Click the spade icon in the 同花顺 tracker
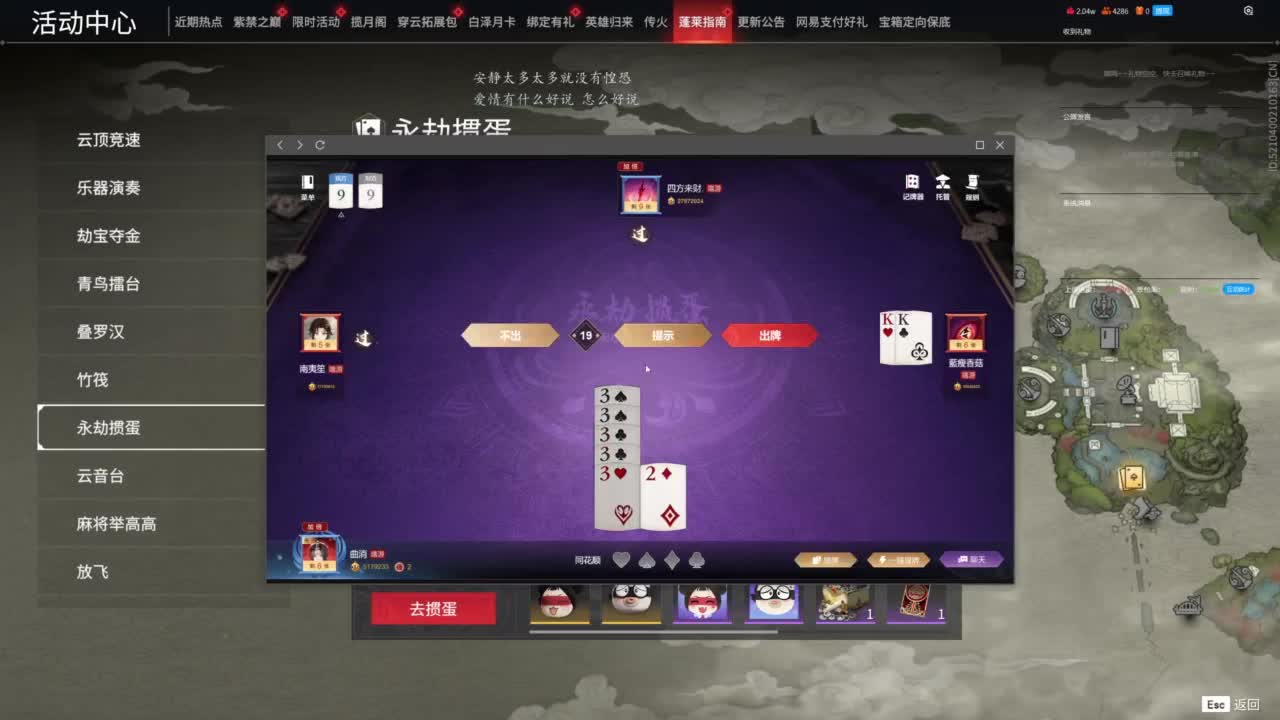This screenshot has height=720, width=1280. 648,559
